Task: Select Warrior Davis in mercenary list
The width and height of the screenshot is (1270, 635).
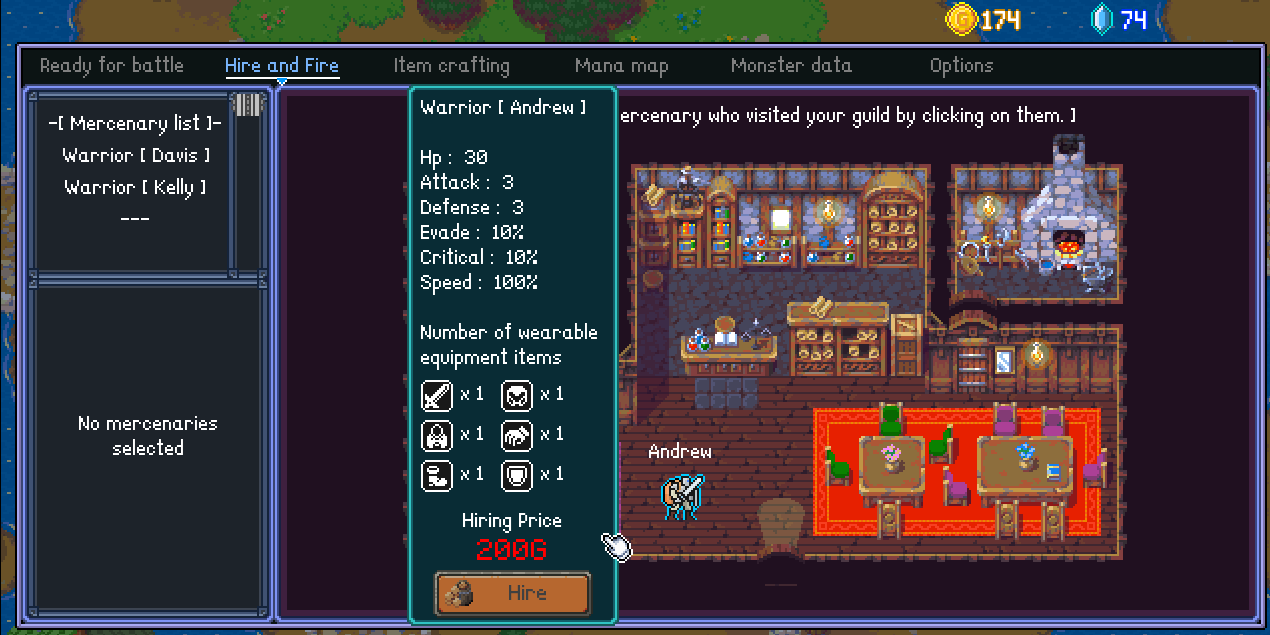Action: (136, 155)
